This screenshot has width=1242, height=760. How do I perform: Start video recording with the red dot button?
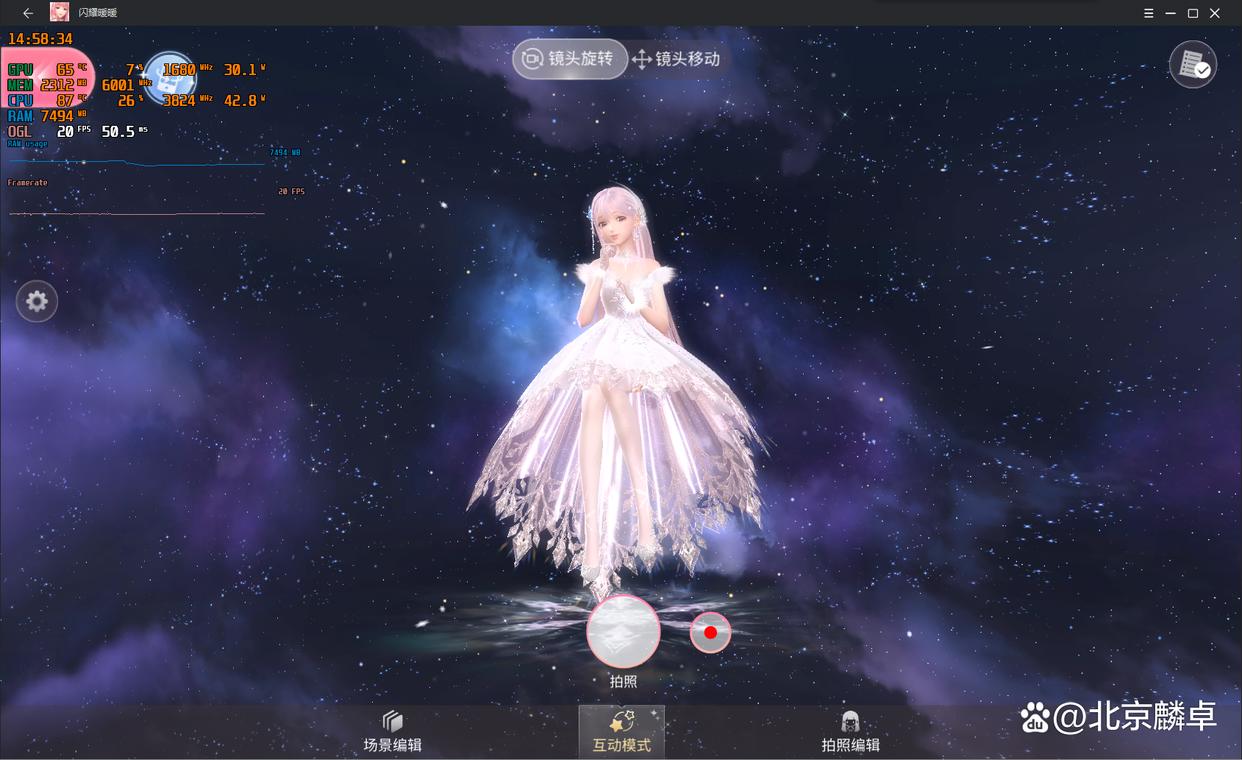tap(710, 632)
